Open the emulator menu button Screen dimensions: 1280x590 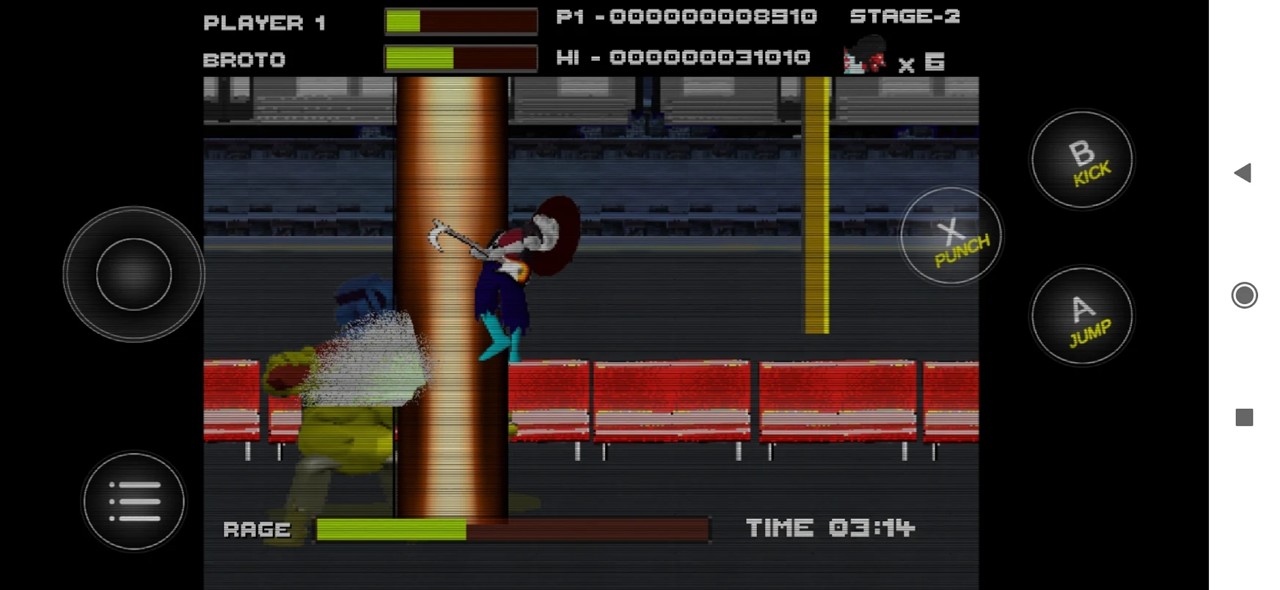pyautogui.click(x=134, y=501)
